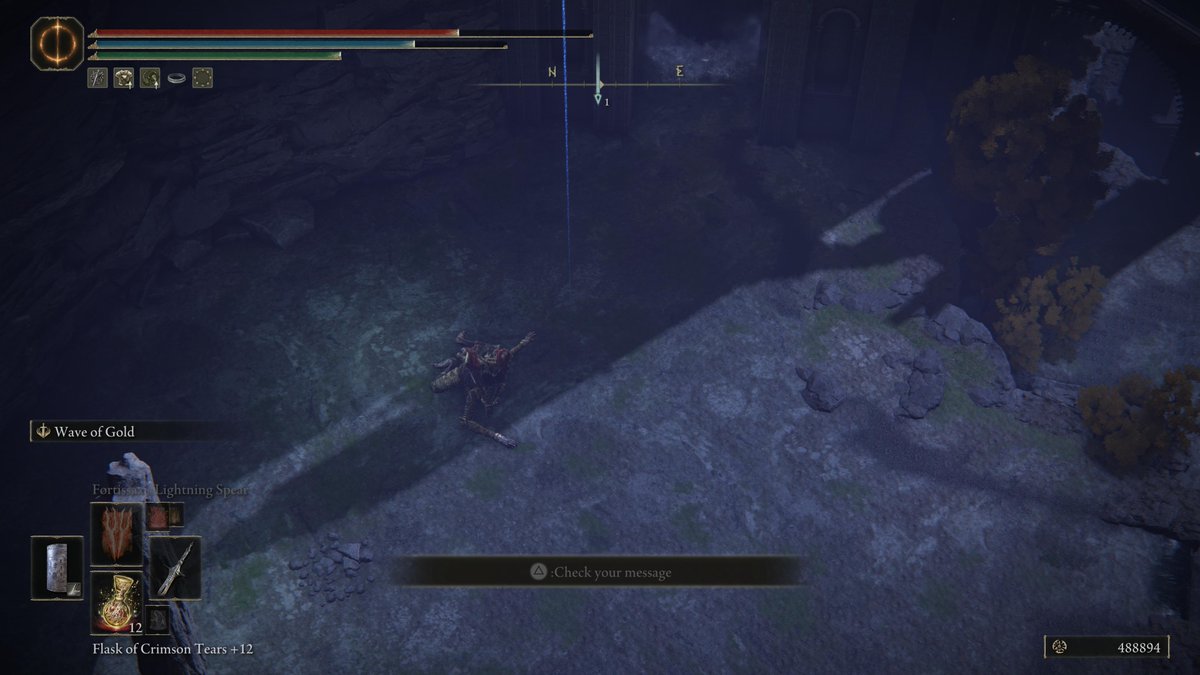
Task: Click the right-hand sword weapon slot
Action: 176,568
